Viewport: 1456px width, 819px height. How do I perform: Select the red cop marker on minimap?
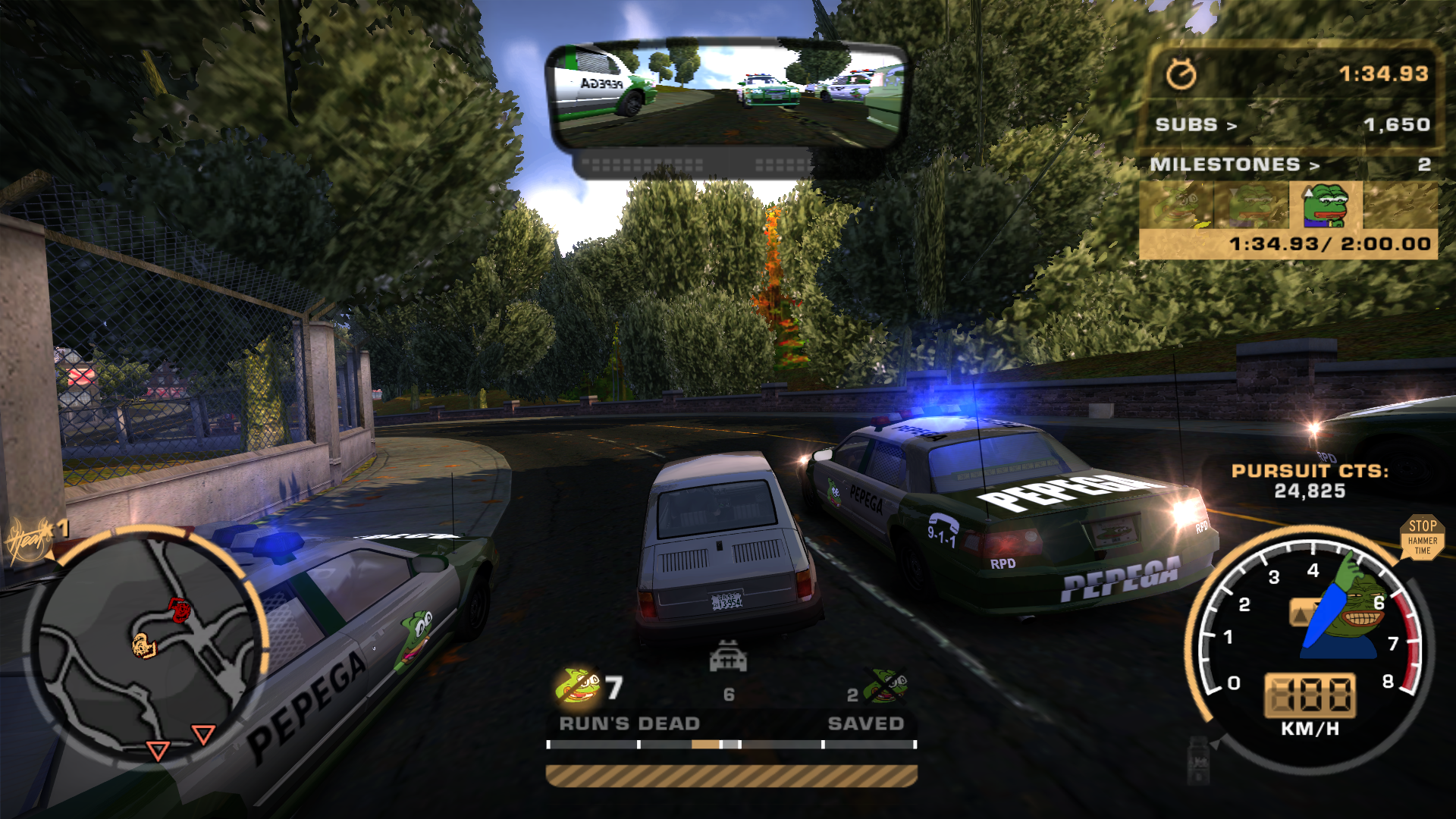[x=179, y=609]
